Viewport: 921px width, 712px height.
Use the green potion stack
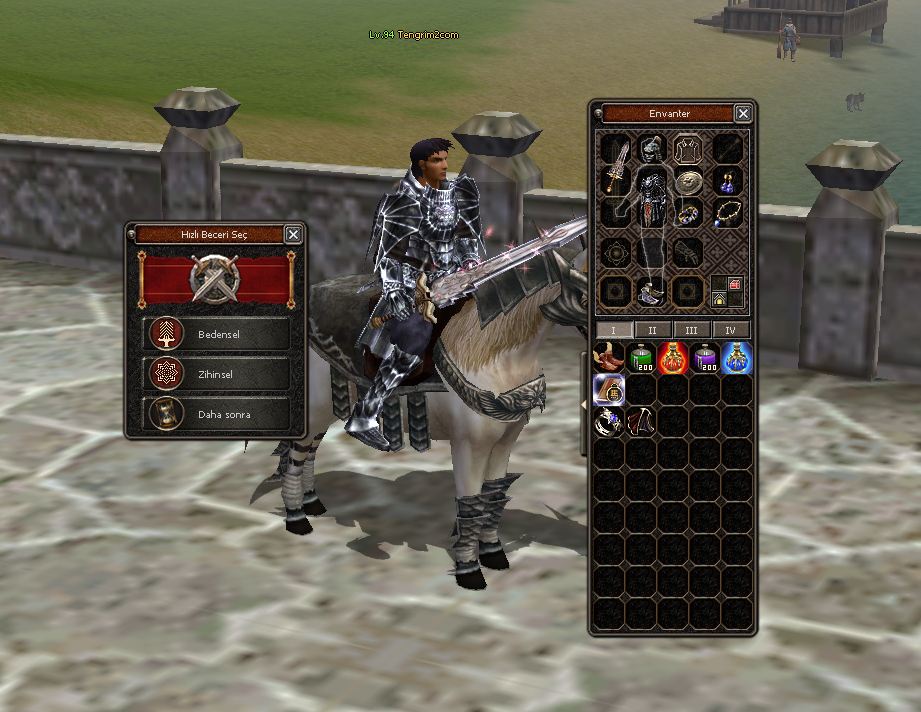click(641, 358)
